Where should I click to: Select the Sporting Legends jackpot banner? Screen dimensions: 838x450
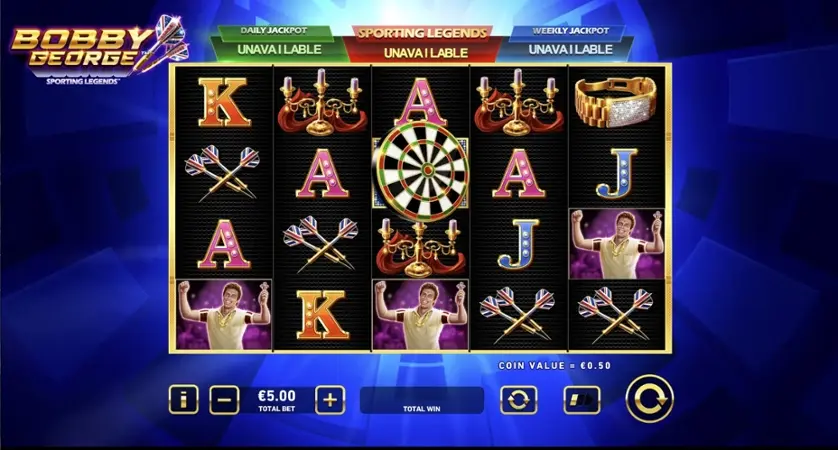pos(421,42)
